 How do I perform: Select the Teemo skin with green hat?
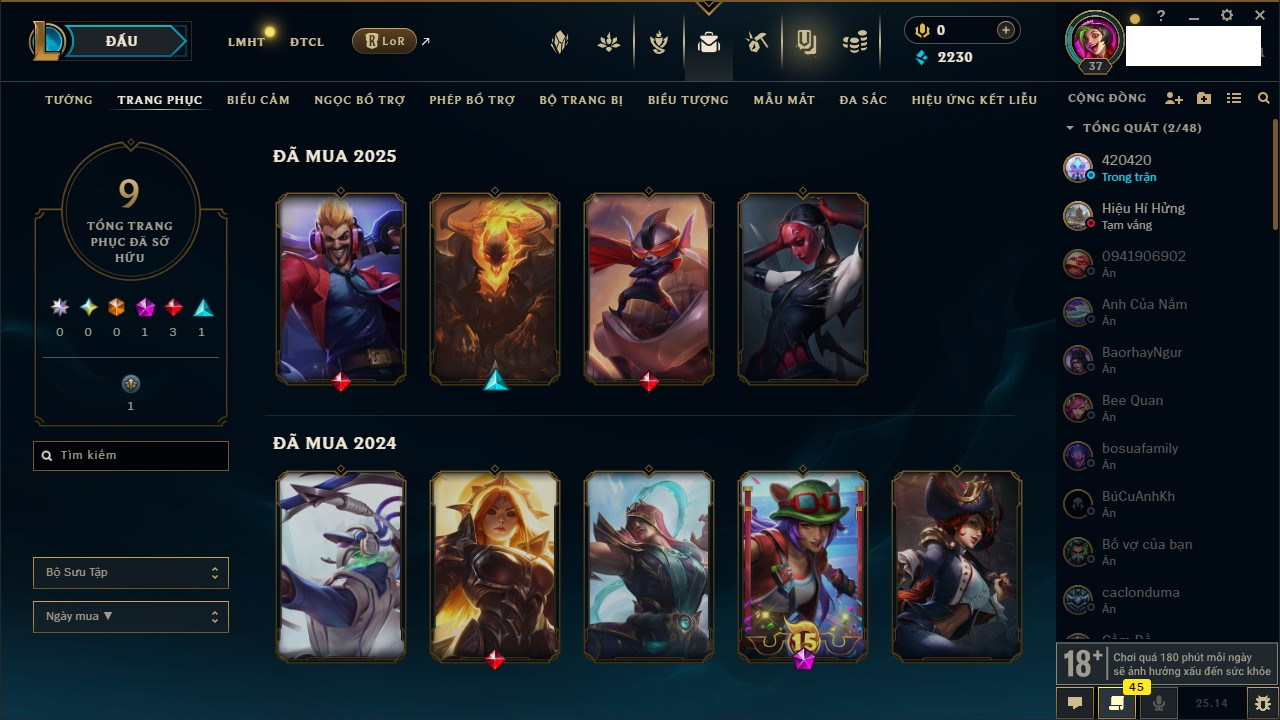click(x=803, y=565)
